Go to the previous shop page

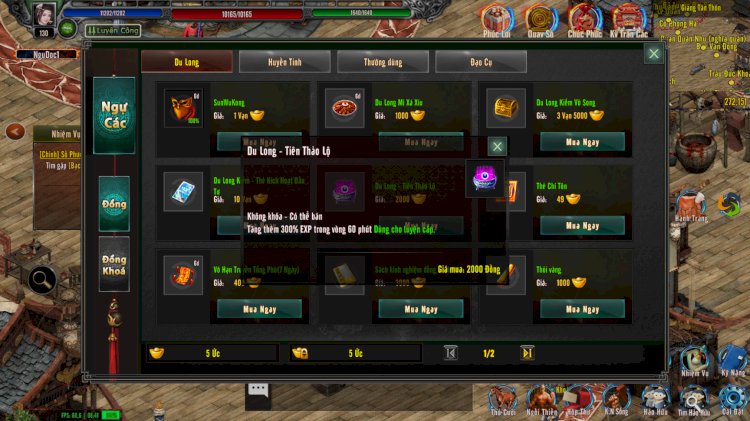tap(451, 352)
